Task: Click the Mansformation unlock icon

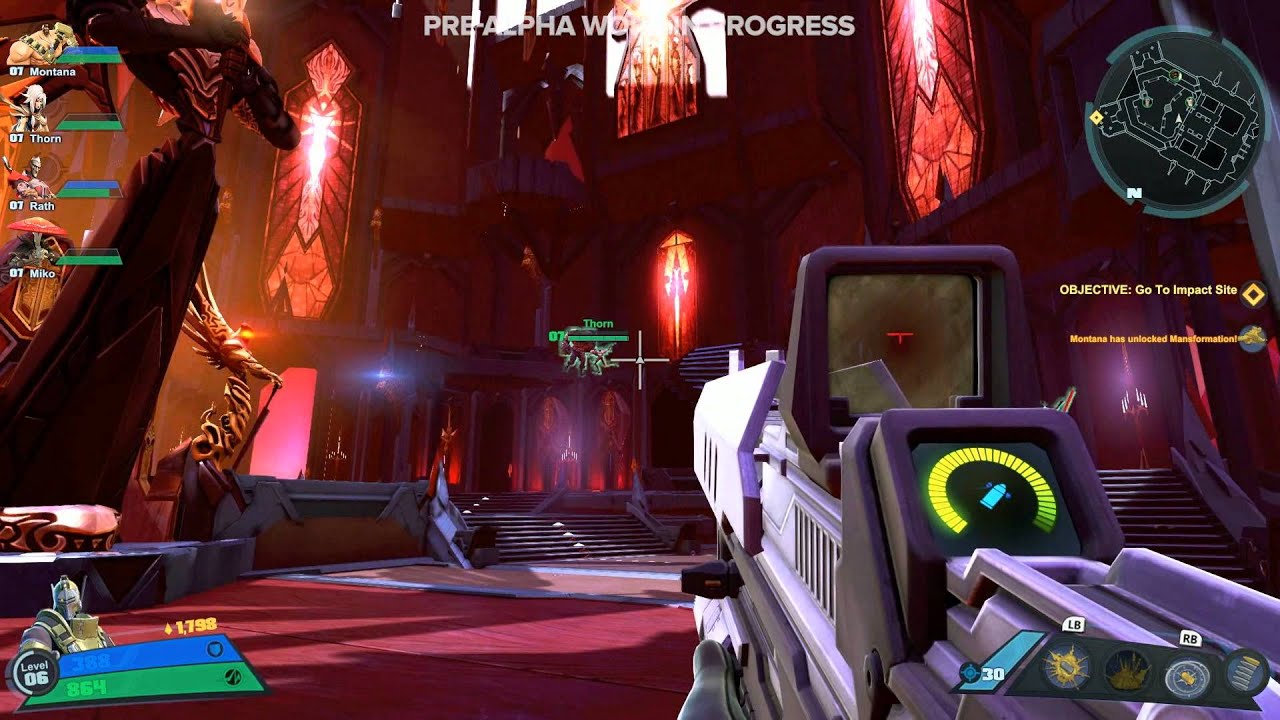Action: (1252, 338)
